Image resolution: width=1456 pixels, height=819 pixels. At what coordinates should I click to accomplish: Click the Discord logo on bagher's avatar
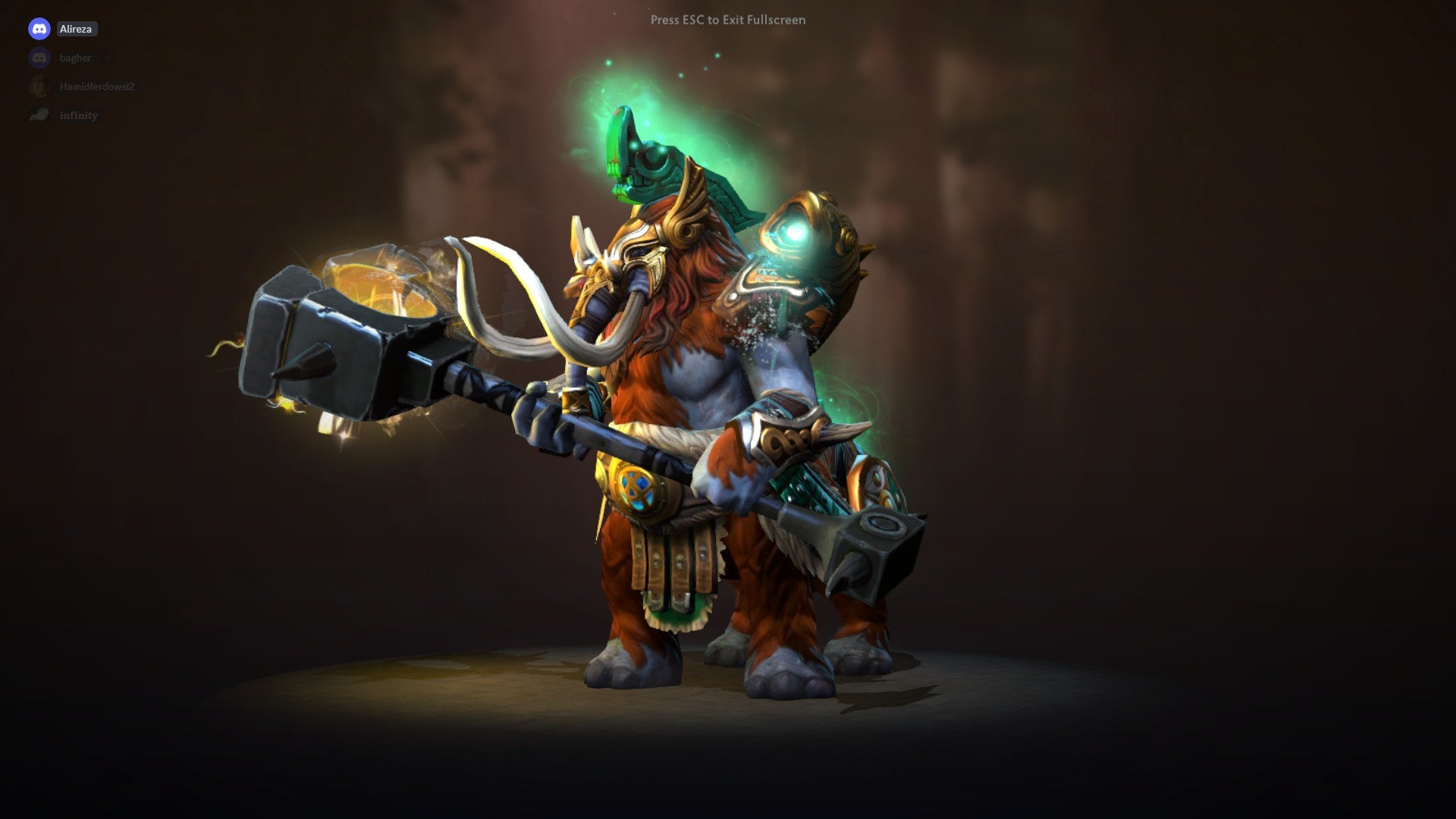tap(39, 58)
